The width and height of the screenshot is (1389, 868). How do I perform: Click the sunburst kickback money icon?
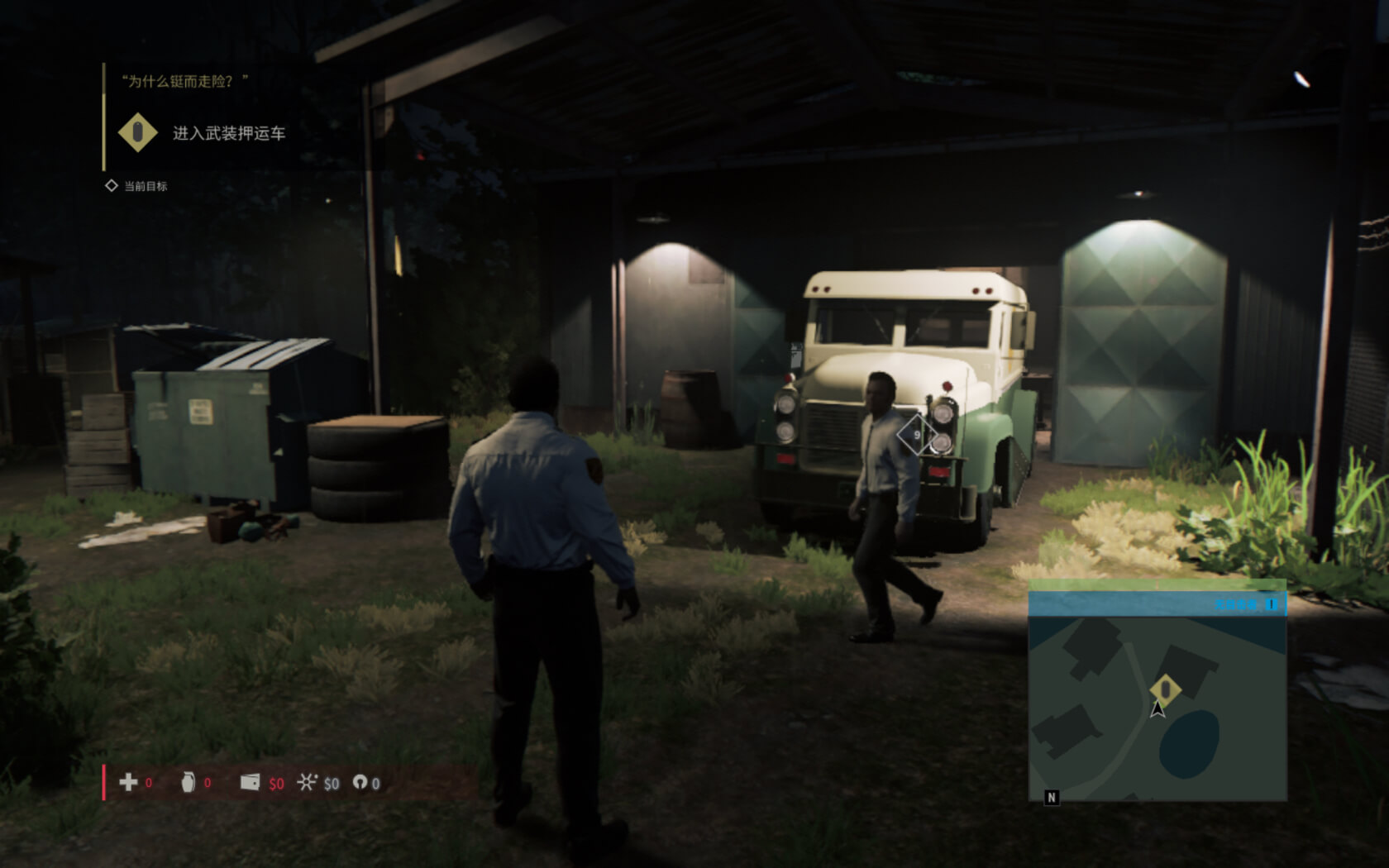coord(307,782)
